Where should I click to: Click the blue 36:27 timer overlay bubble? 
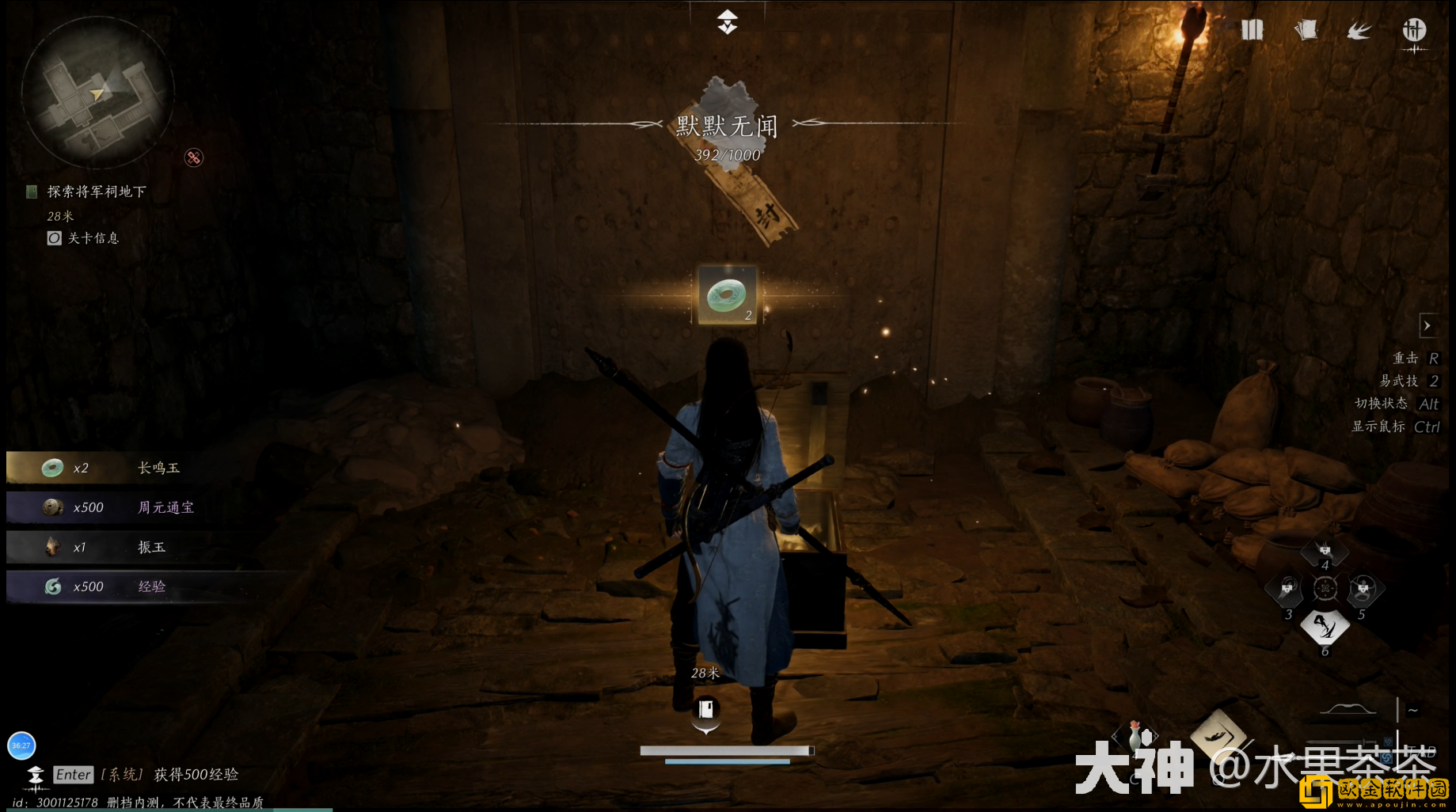[x=21, y=745]
